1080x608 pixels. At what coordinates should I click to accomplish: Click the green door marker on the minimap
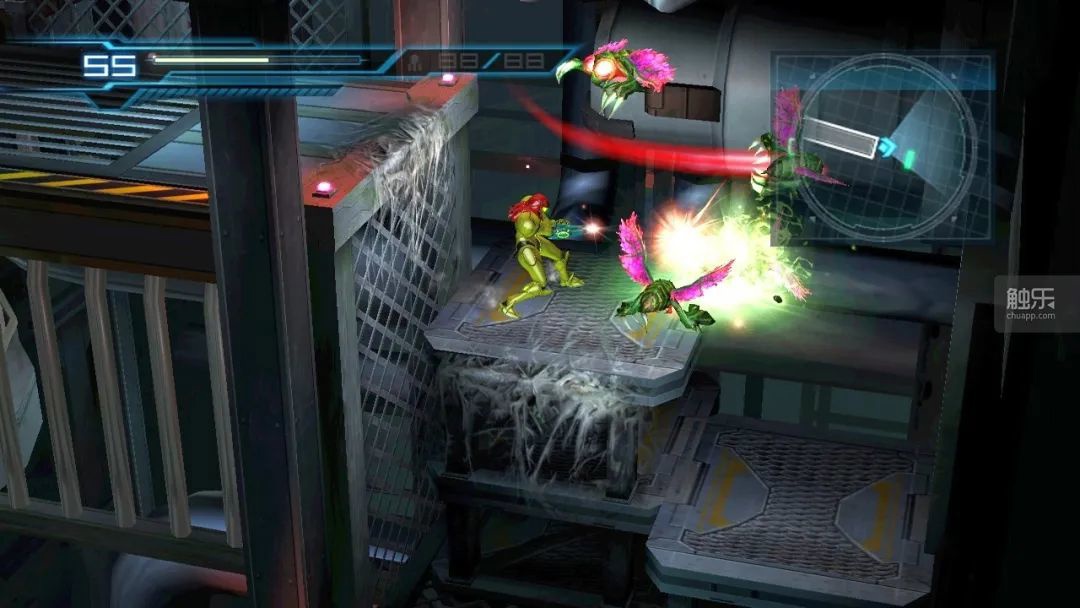coord(910,158)
